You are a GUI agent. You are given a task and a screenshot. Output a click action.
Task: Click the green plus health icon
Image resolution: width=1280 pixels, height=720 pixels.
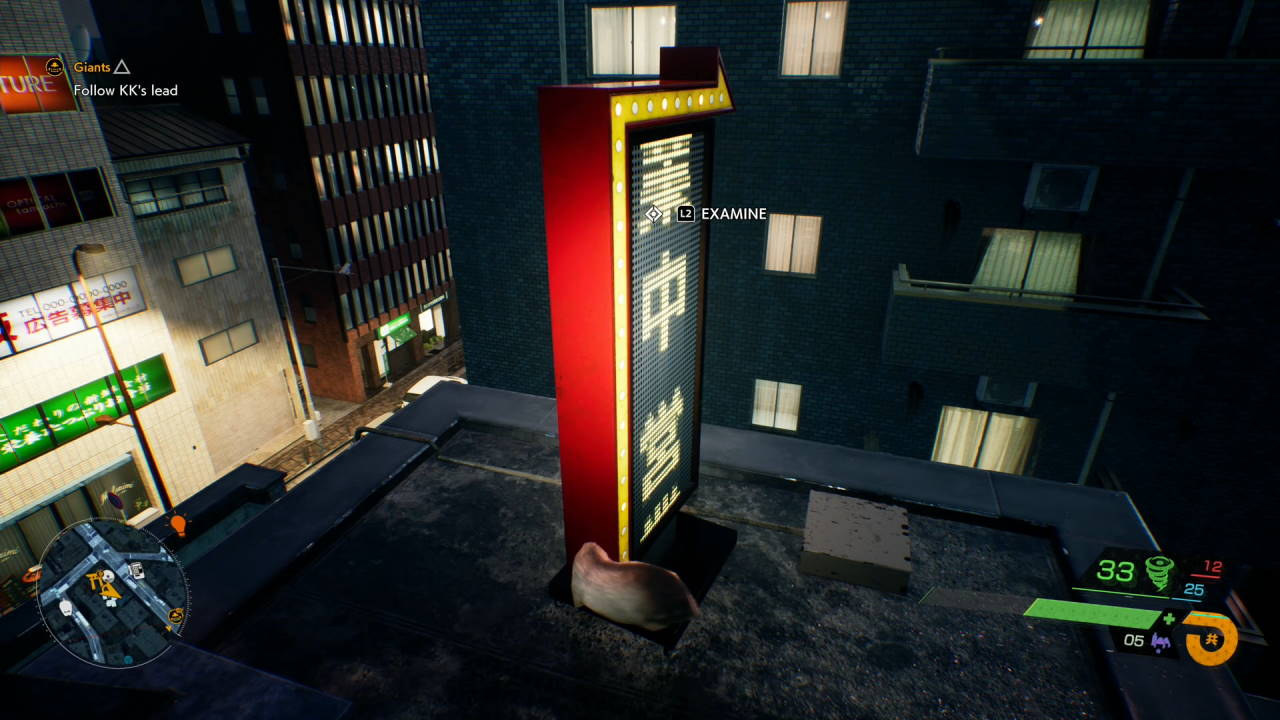pyautogui.click(x=1167, y=618)
